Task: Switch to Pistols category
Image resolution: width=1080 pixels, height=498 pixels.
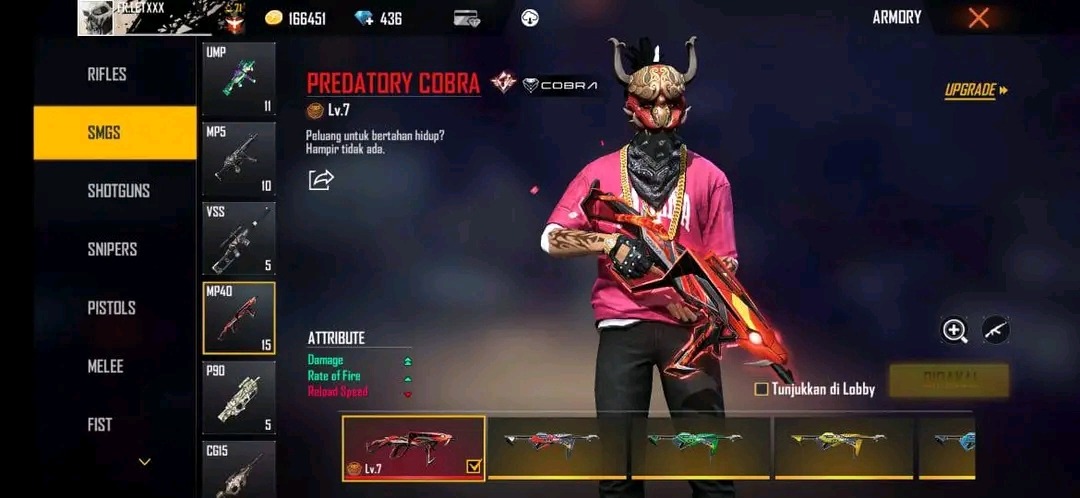Action: click(111, 308)
